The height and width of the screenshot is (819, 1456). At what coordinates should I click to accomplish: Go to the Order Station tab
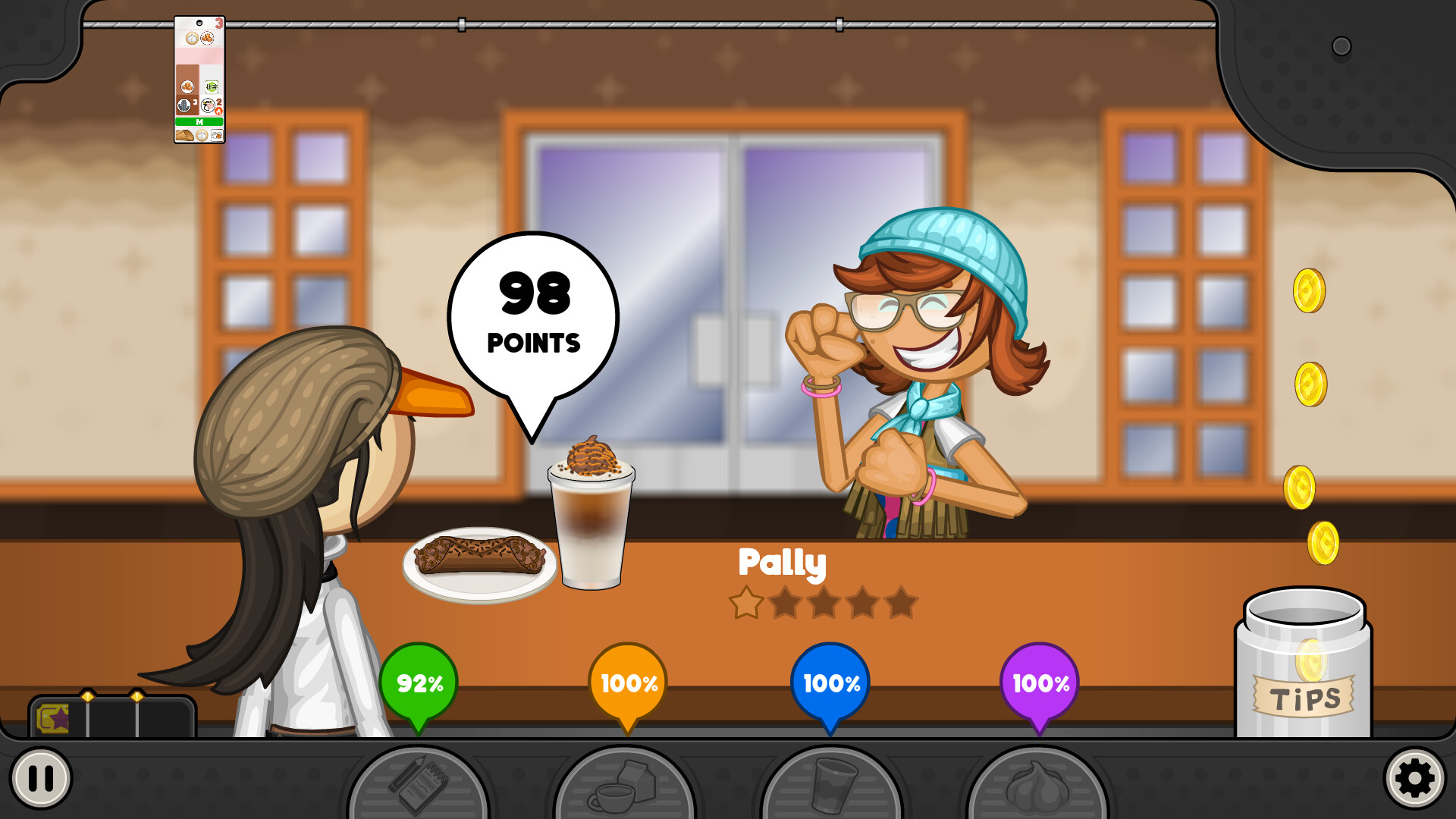pyautogui.click(x=418, y=785)
